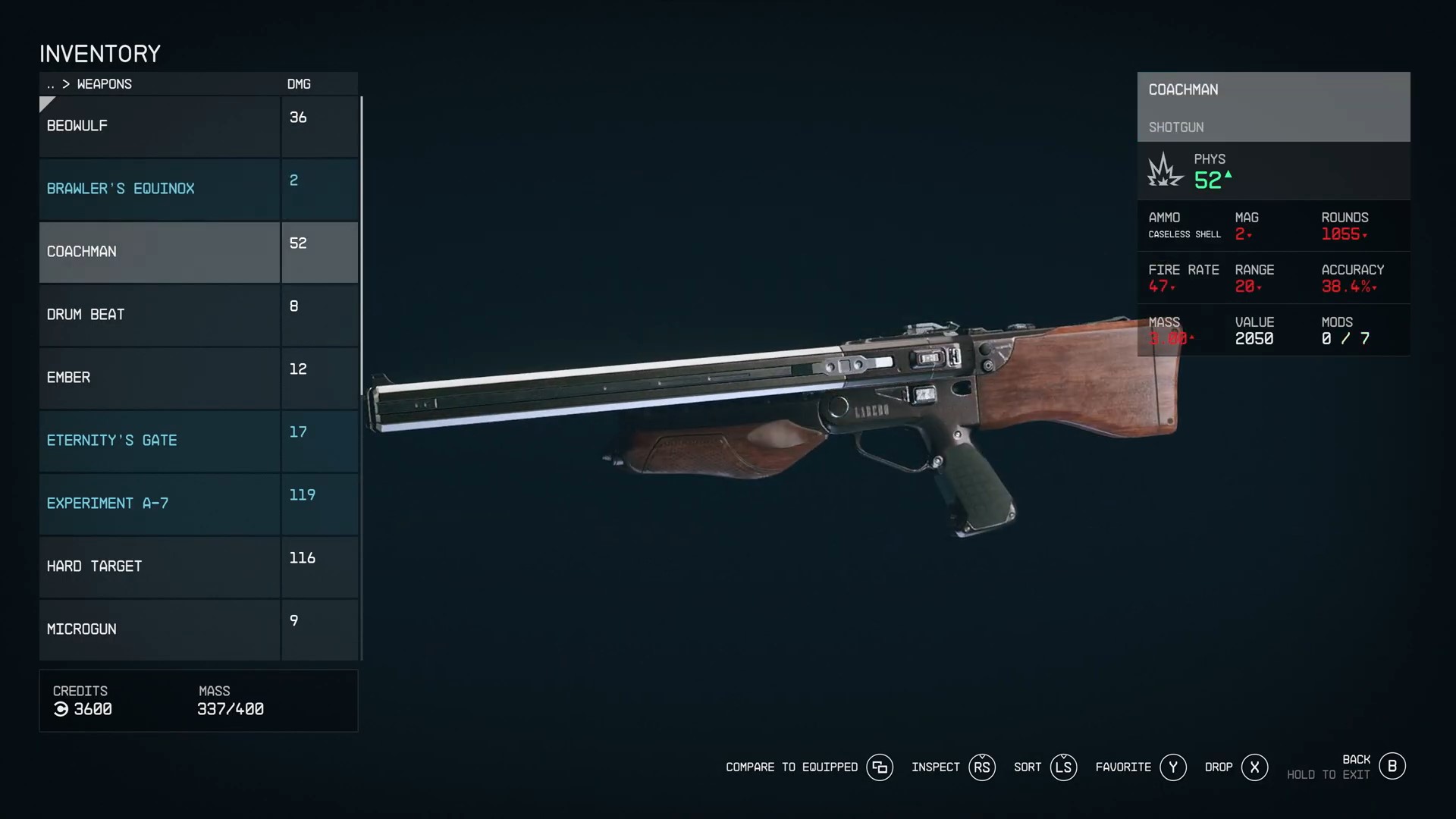Select the Hard Target rifle row
1456x819 pixels.
pos(159,566)
